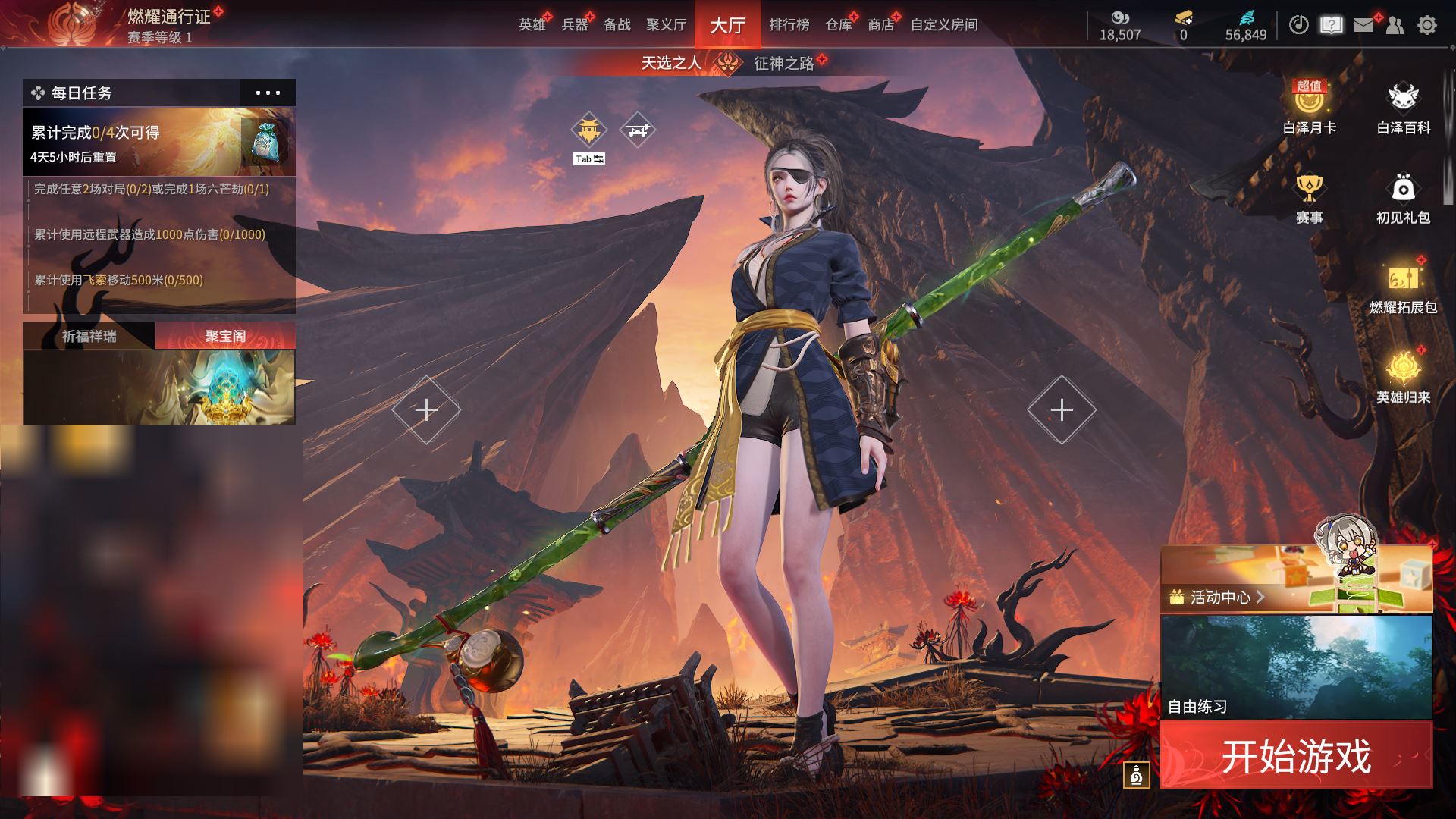Screen dimensions: 1456x819
Task: Open 白泽月卡 monthly card offer
Action: click(x=1309, y=107)
